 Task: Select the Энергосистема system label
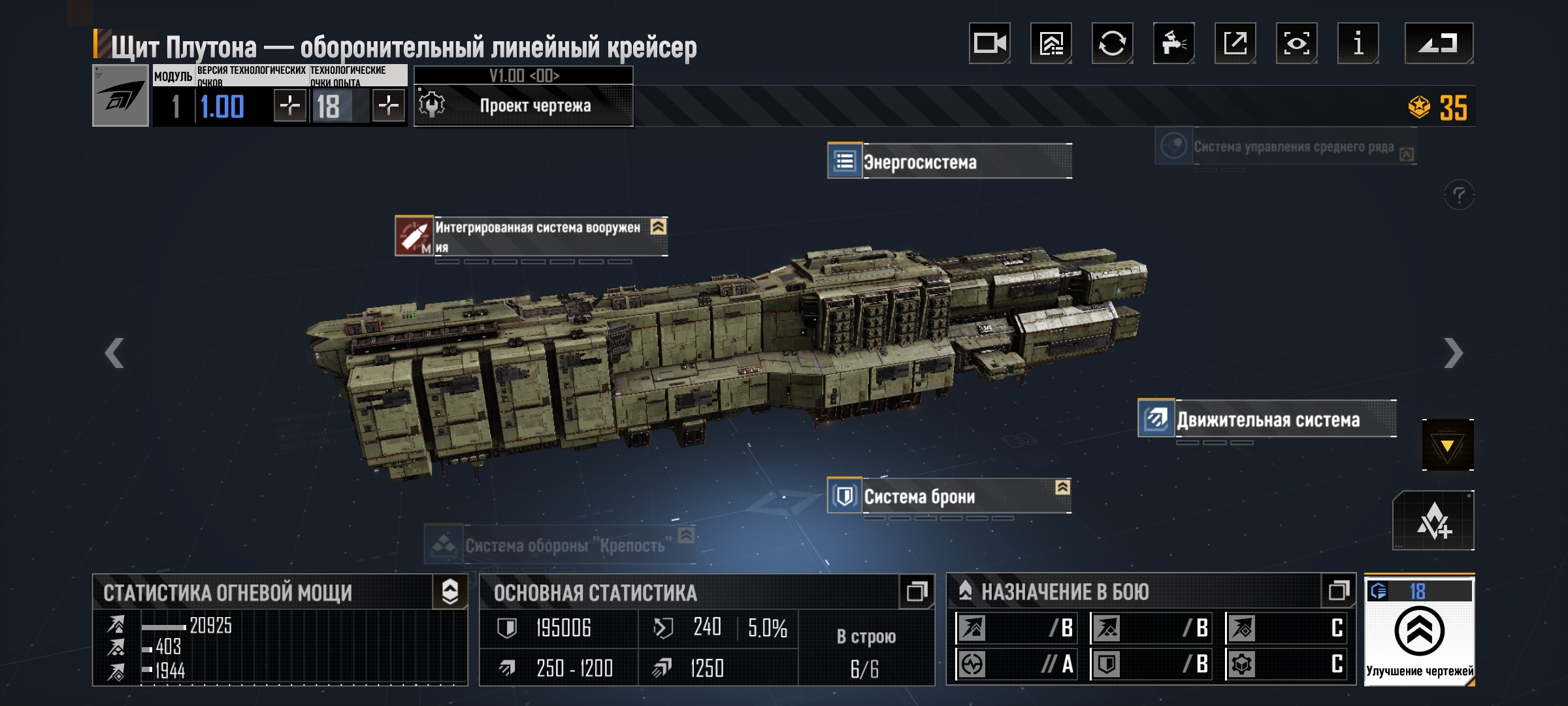949,161
